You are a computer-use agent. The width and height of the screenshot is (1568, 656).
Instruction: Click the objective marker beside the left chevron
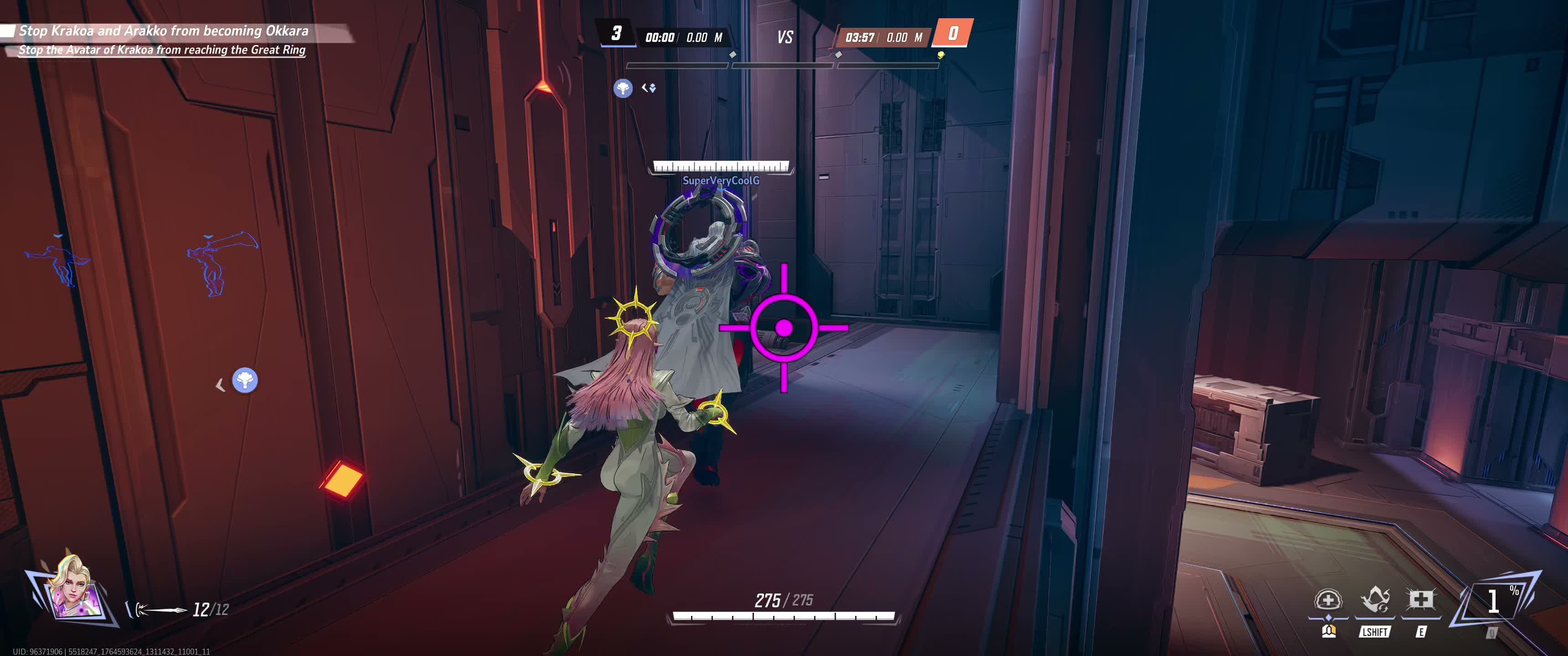[245, 381]
